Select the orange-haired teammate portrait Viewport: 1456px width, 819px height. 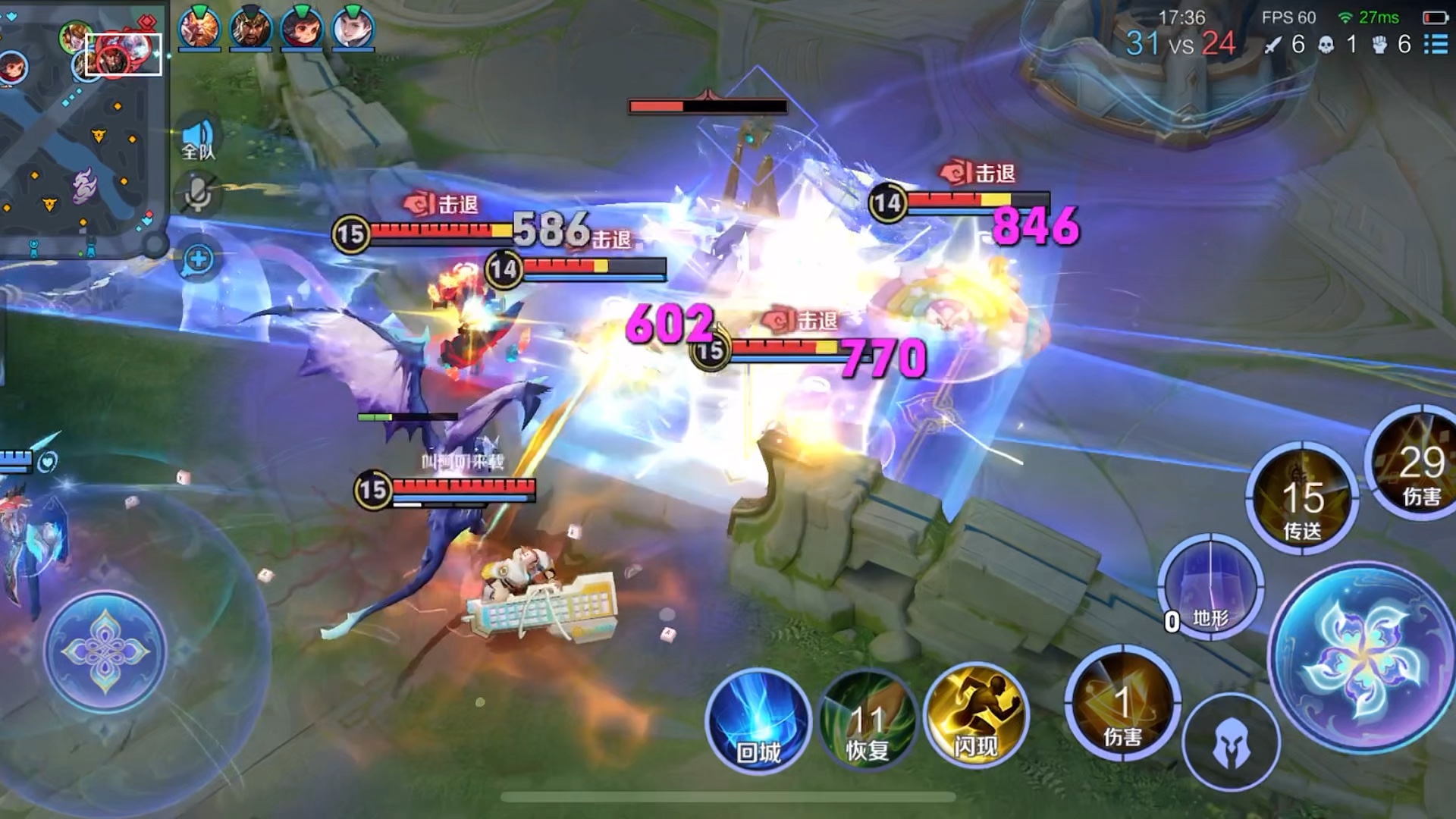(x=199, y=29)
